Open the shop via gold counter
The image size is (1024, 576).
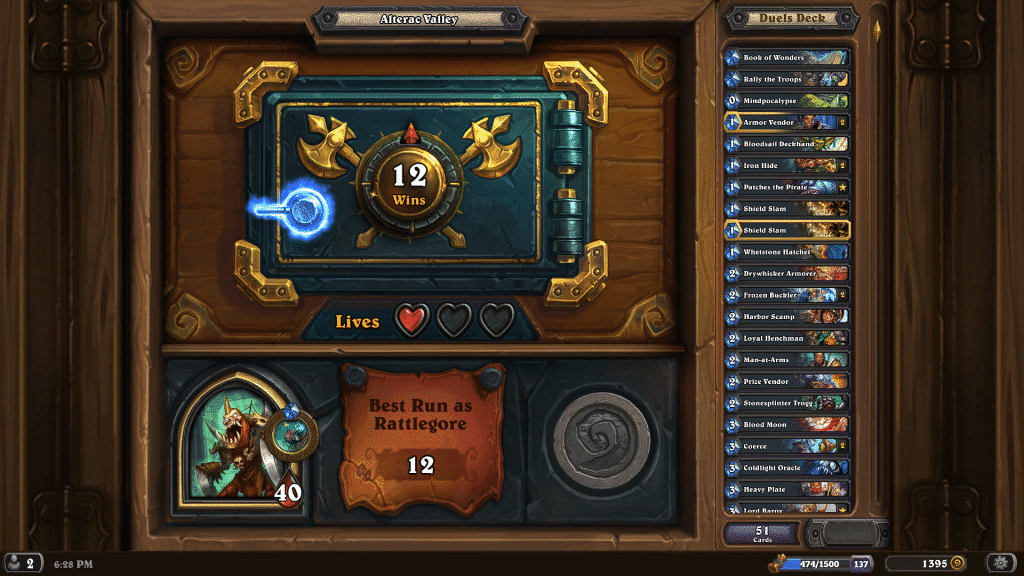(928, 564)
